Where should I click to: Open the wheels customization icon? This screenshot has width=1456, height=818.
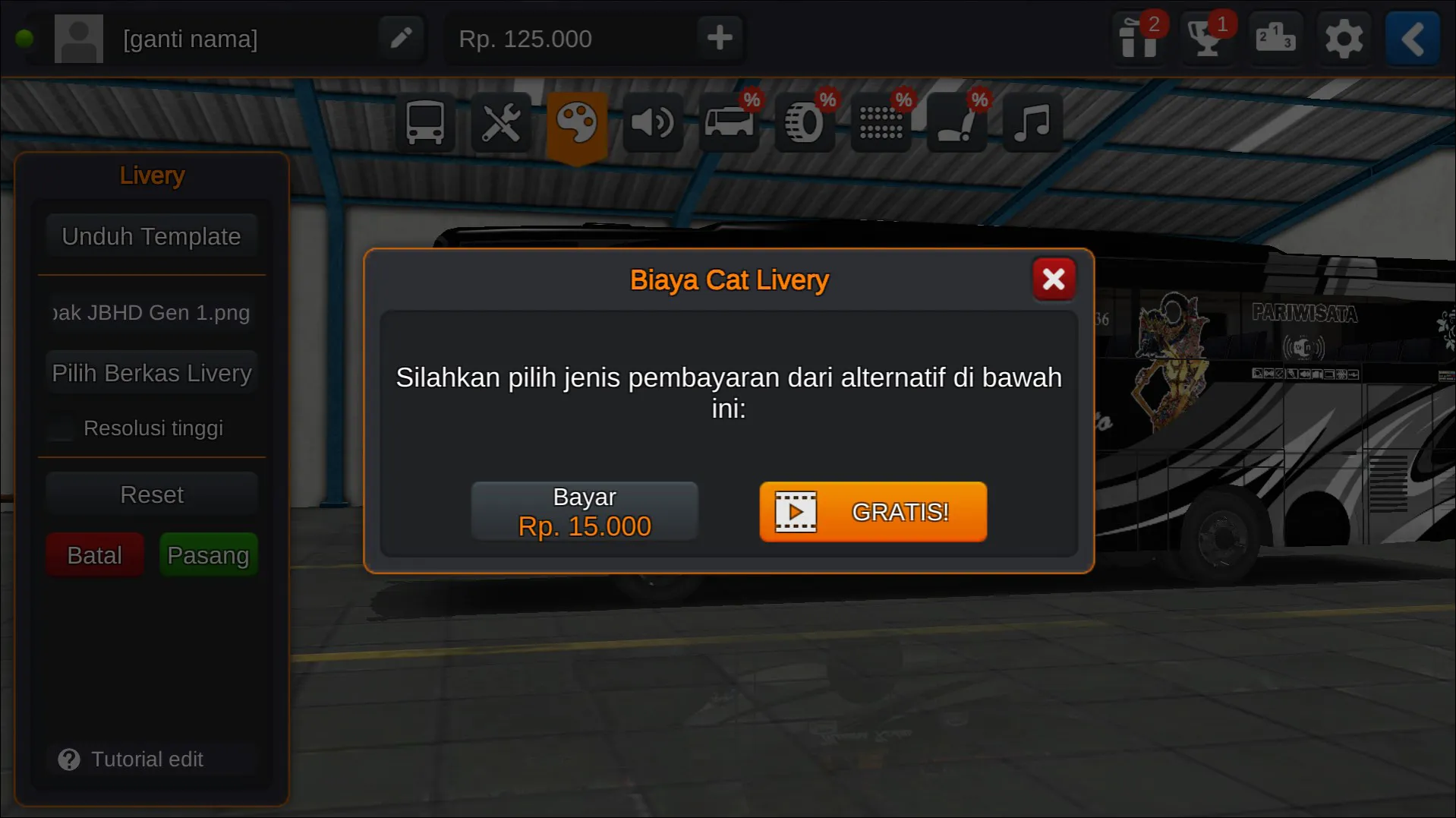tap(804, 123)
